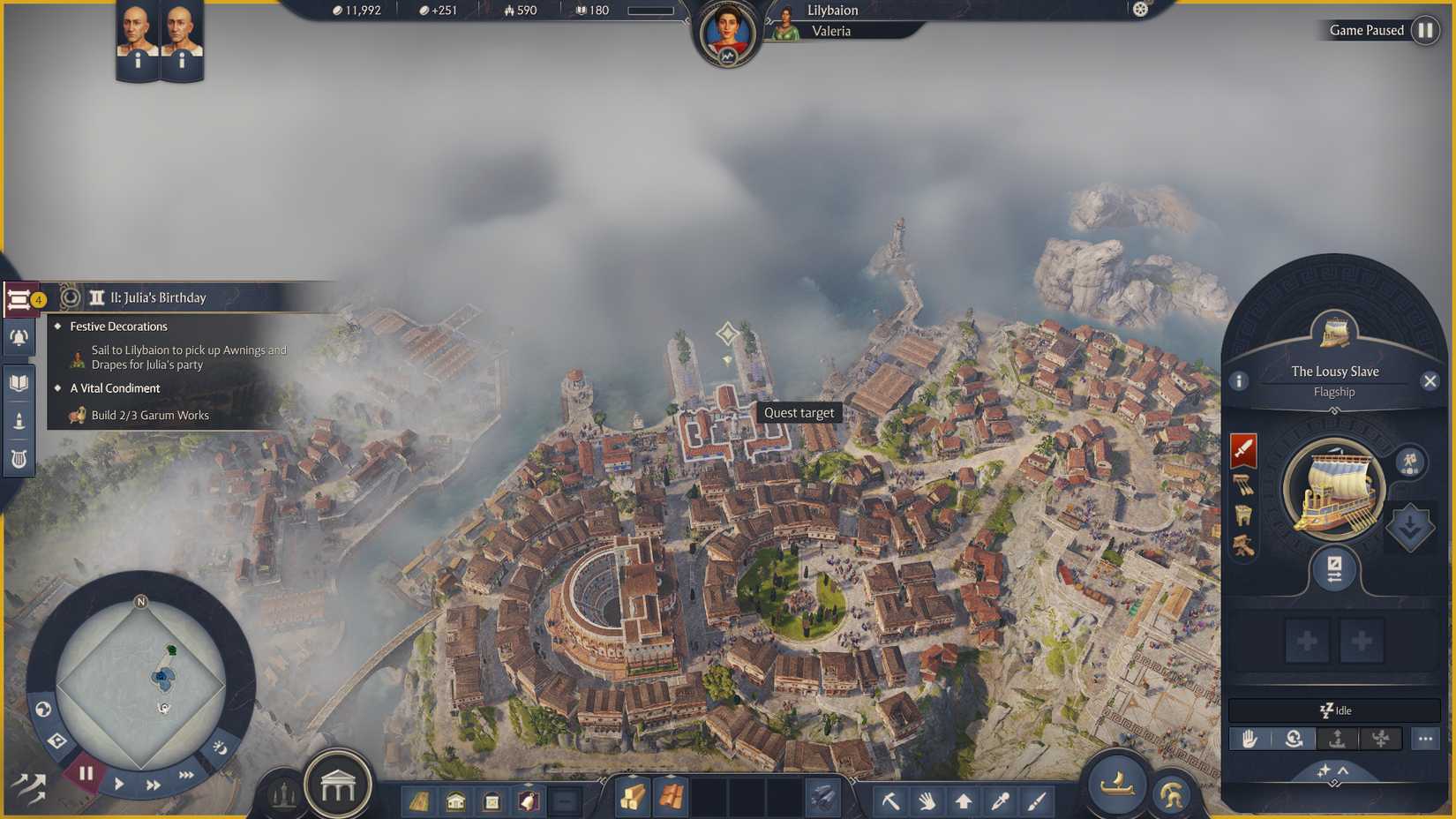
Task: Switch to the oars equipment tab
Action: [x=1242, y=485]
